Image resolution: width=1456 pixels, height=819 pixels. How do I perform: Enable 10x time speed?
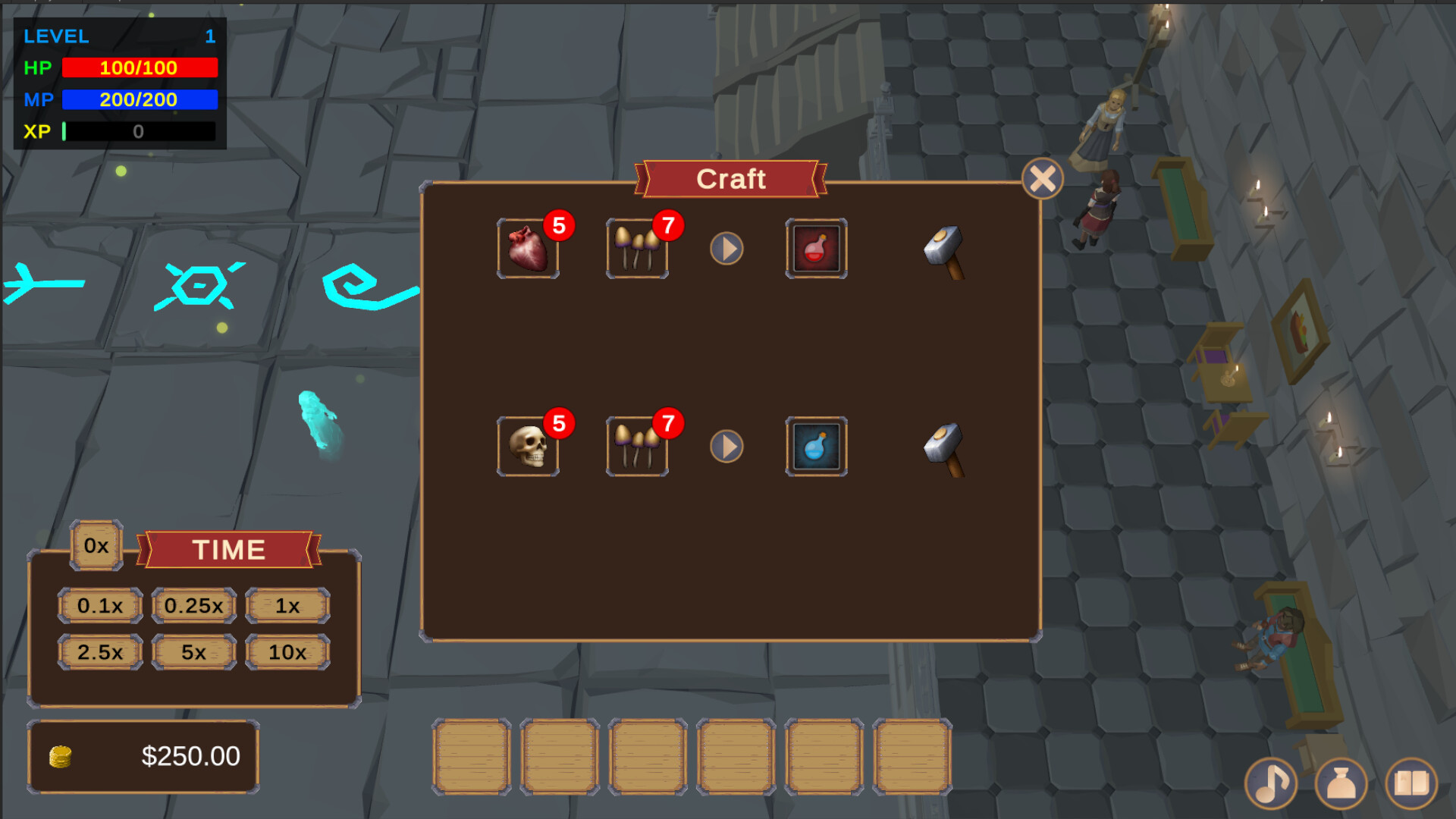tap(287, 651)
